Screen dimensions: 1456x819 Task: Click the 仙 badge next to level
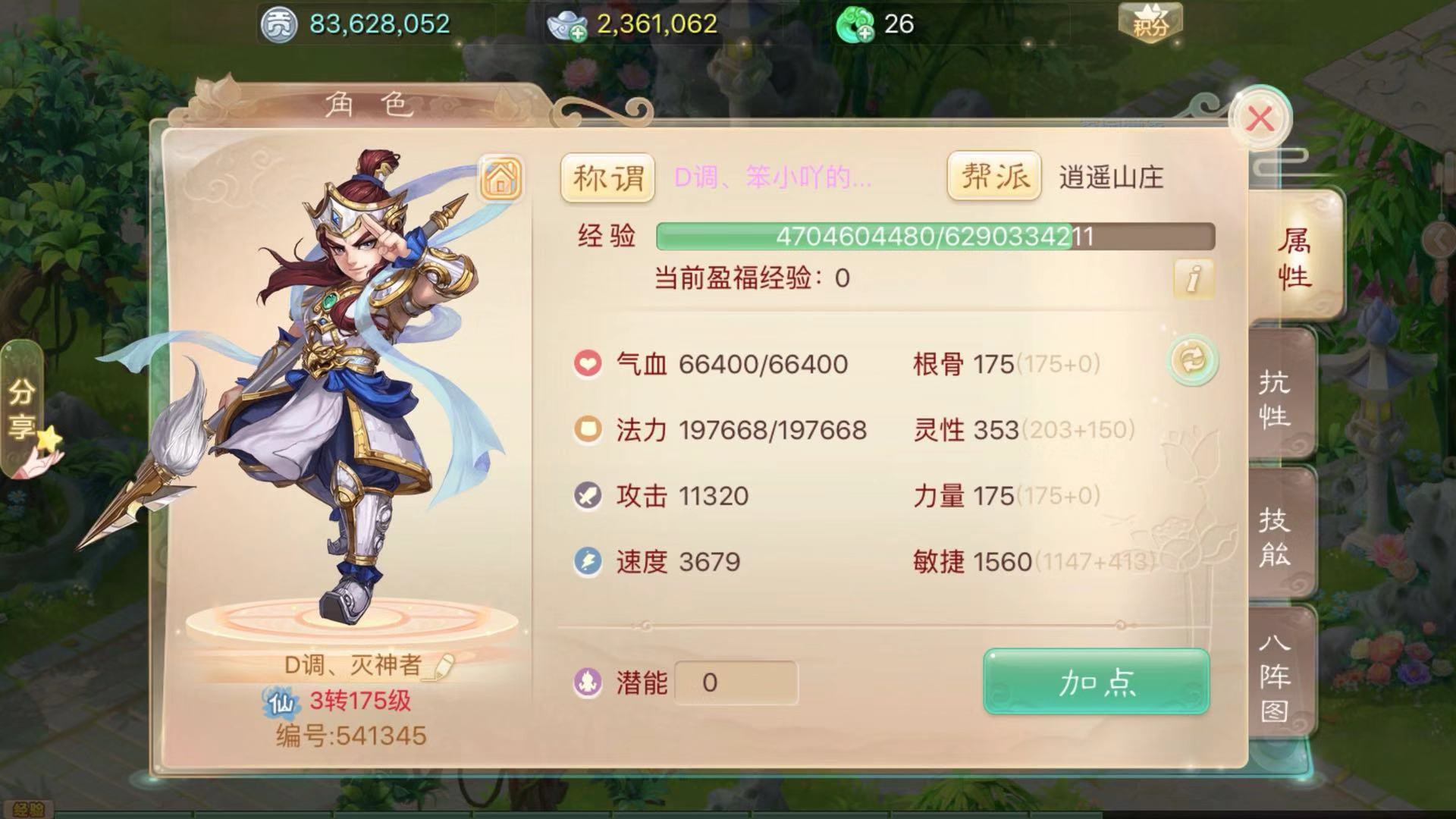pyautogui.click(x=281, y=701)
